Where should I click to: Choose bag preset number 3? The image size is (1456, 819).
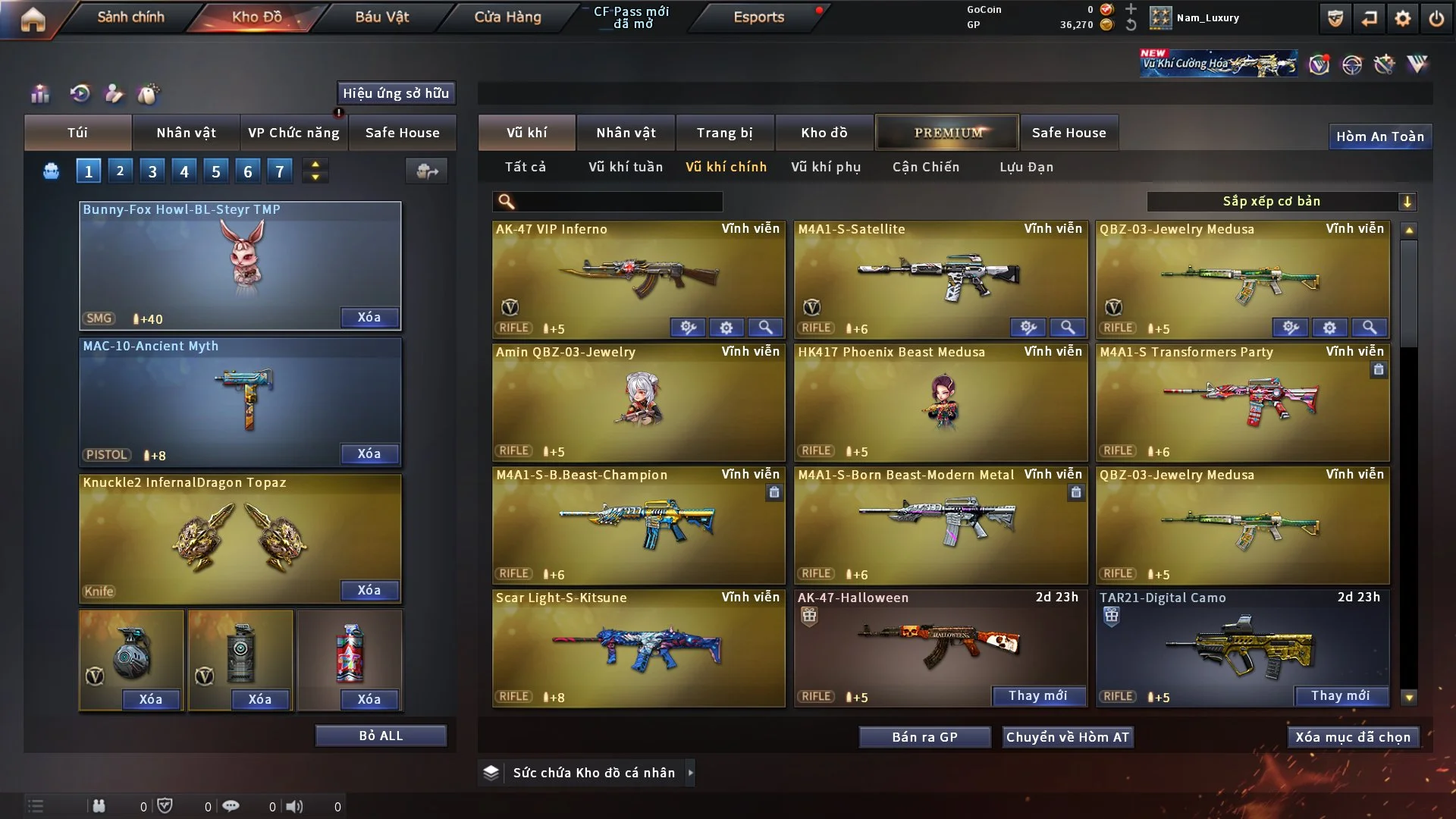pos(152,171)
